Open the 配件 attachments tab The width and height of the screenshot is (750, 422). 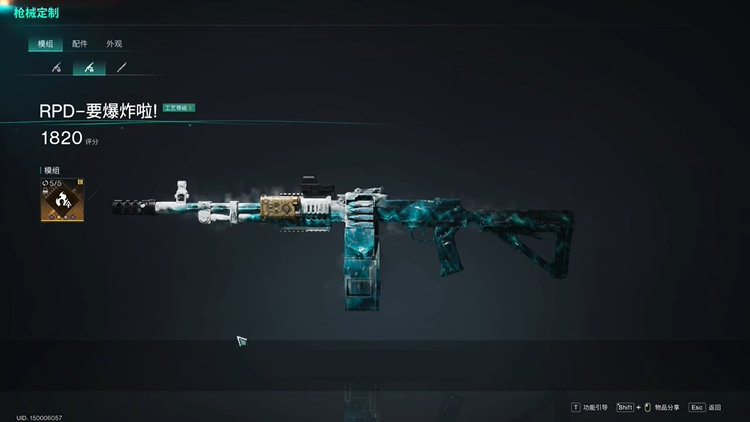tap(80, 44)
